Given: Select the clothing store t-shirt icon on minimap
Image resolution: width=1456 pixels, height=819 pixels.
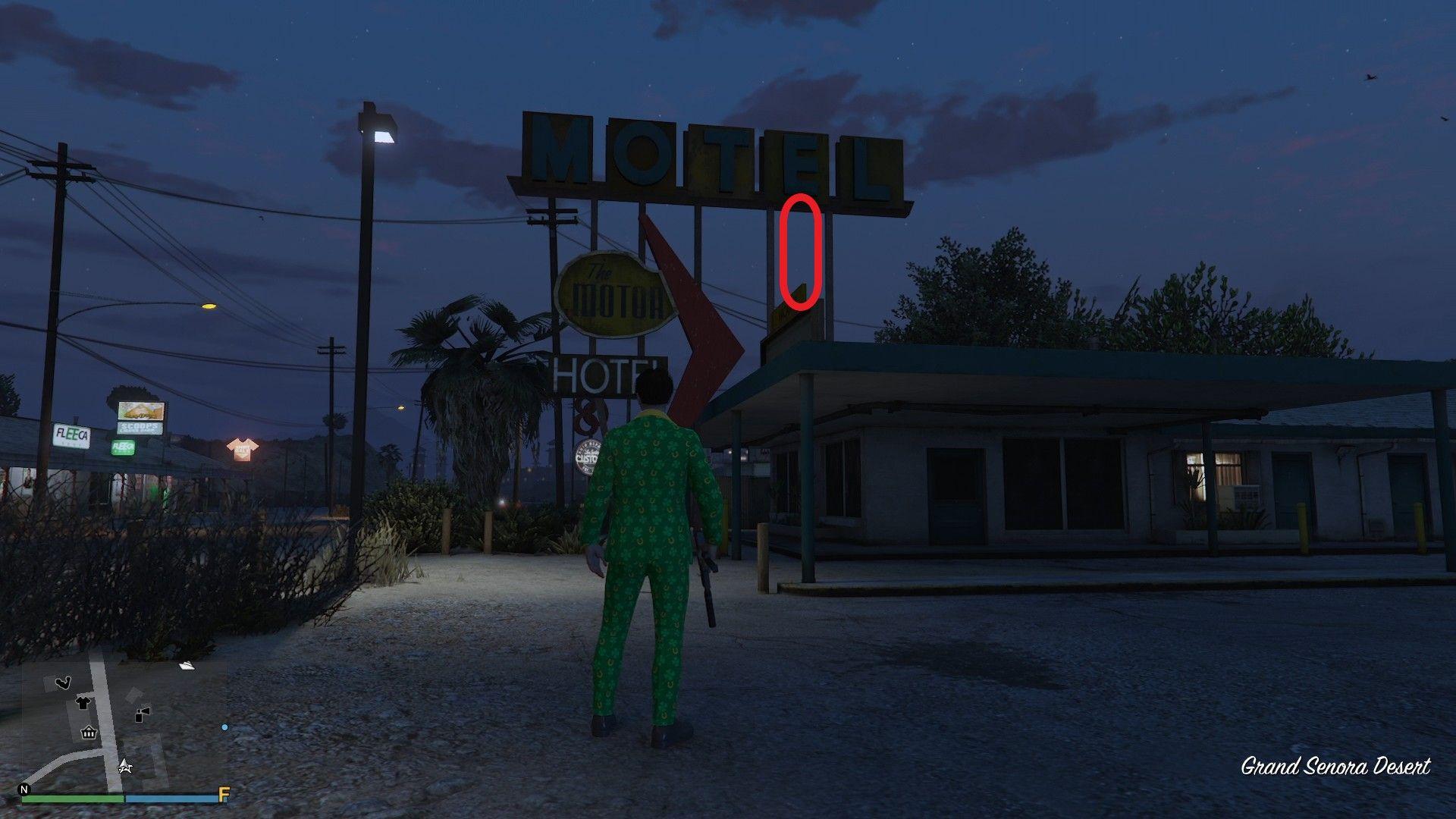Looking at the screenshot, I should click(83, 703).
